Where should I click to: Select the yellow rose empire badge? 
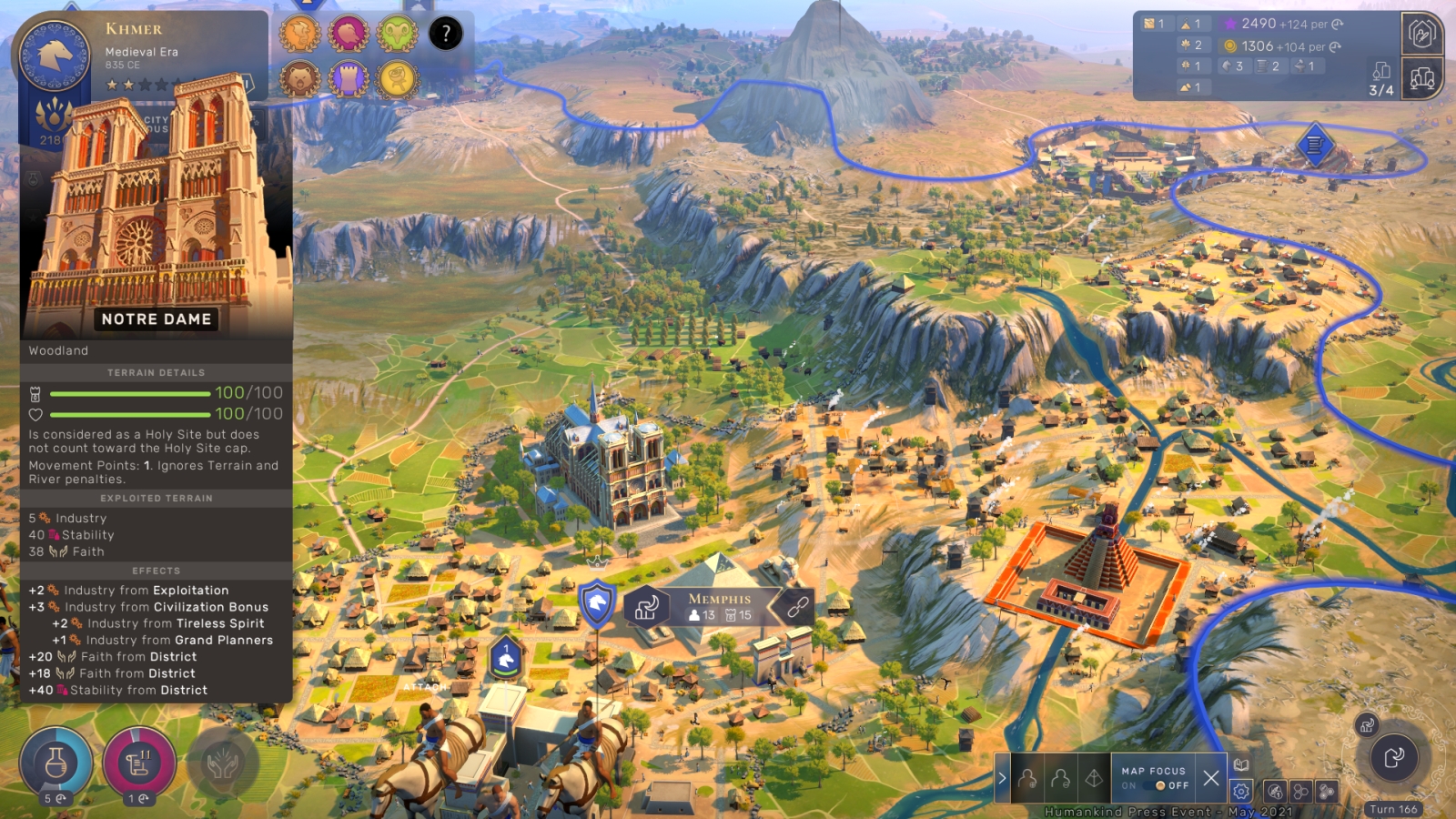pos(398,79)
